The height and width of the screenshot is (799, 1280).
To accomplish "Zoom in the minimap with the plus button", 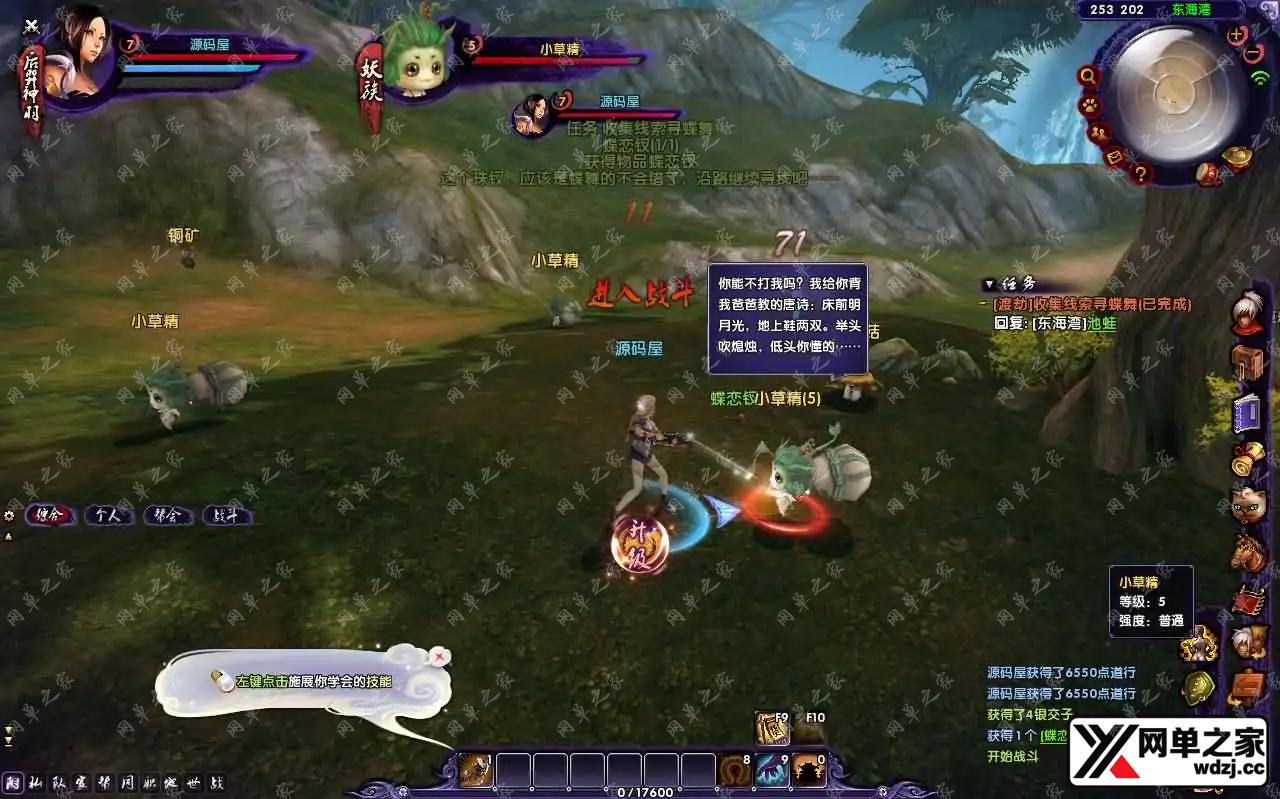I will 1237,35.
